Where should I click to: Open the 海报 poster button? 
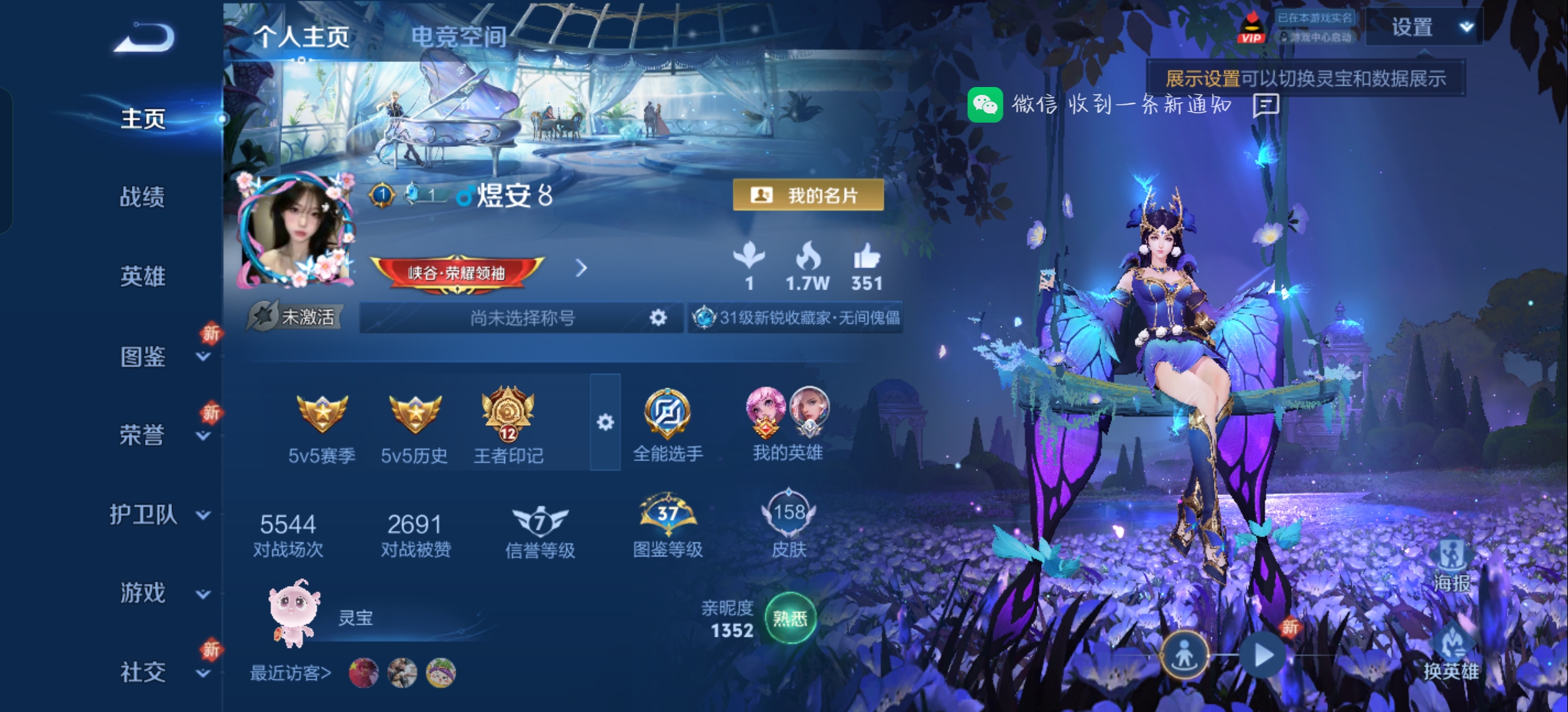[x=1451, y=566]
